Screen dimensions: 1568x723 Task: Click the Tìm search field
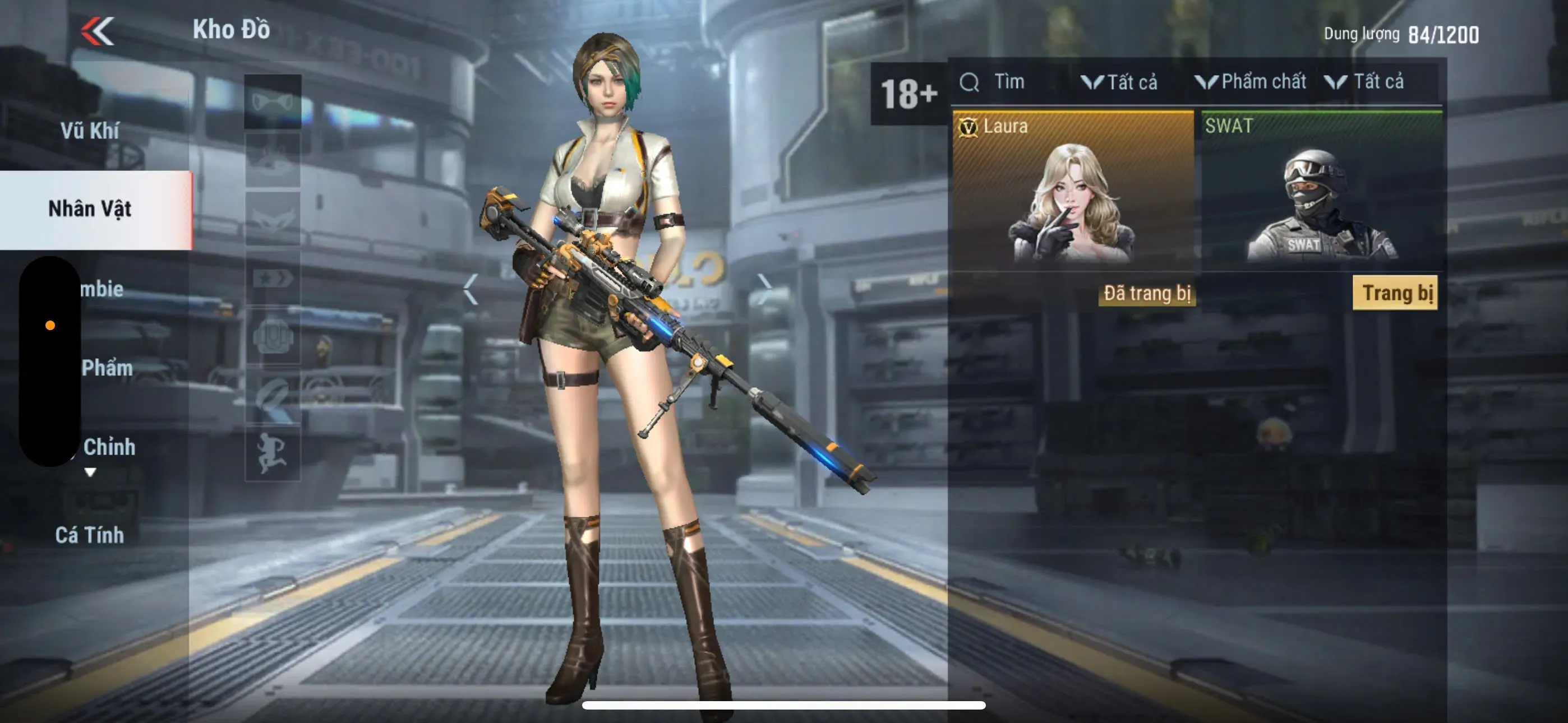point(1007,82)
